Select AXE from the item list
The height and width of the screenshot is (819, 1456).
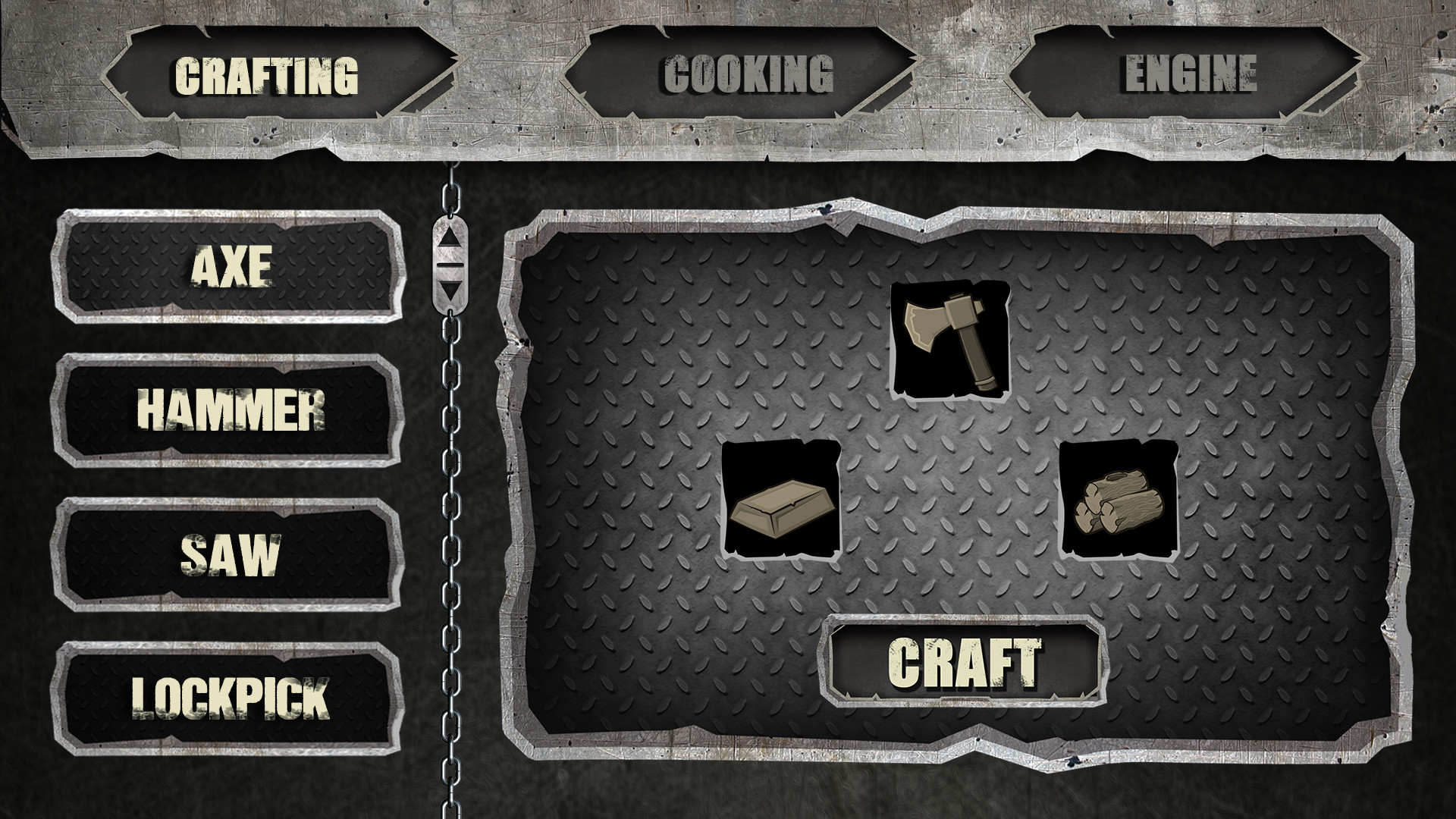(x=233, y=265)
